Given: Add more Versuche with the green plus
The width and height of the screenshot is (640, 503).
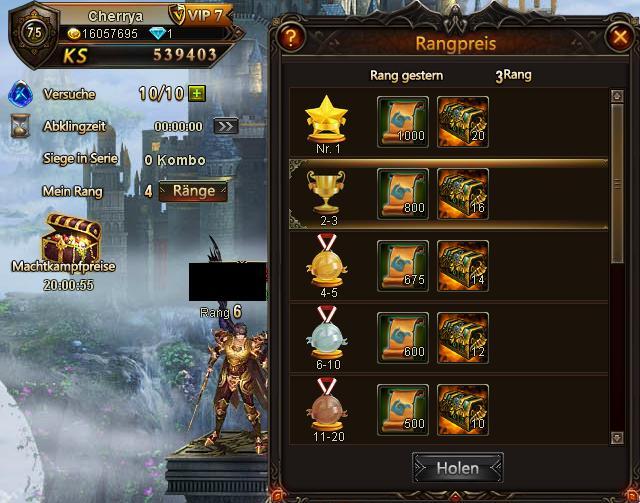Looking at the screenshot, I should (196, 94).
